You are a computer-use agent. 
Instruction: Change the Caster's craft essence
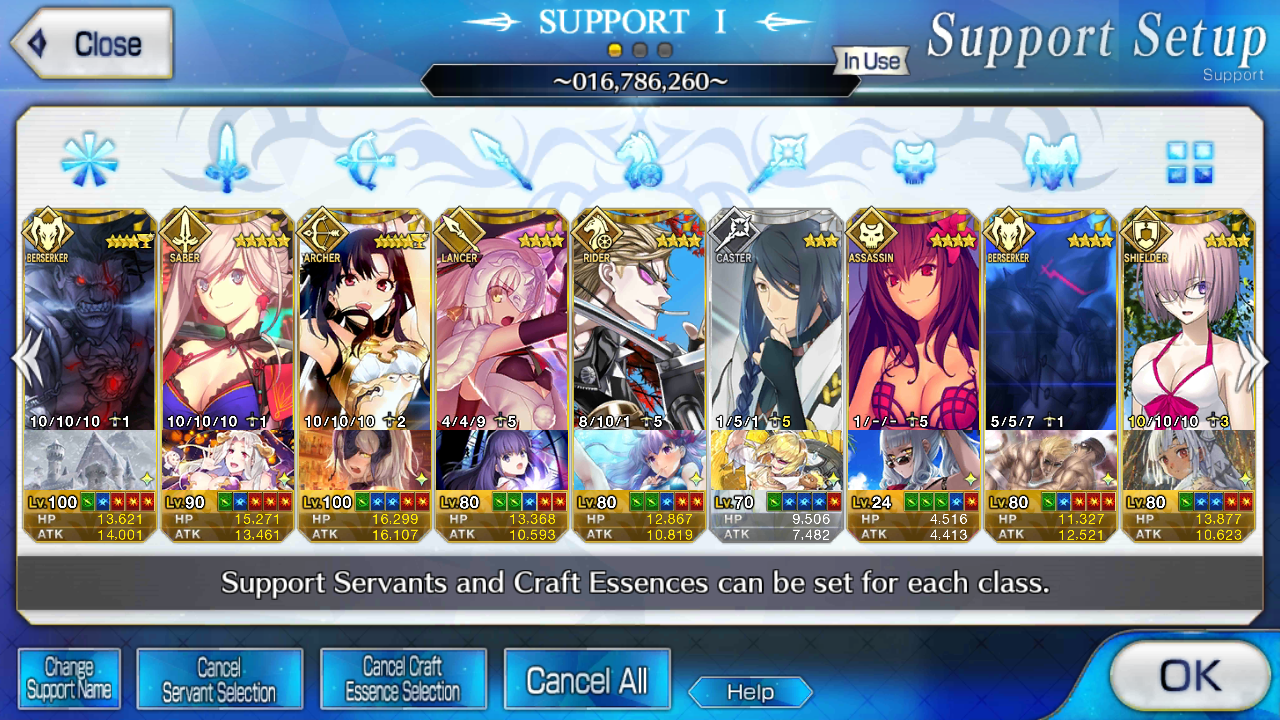pos(777,460)
